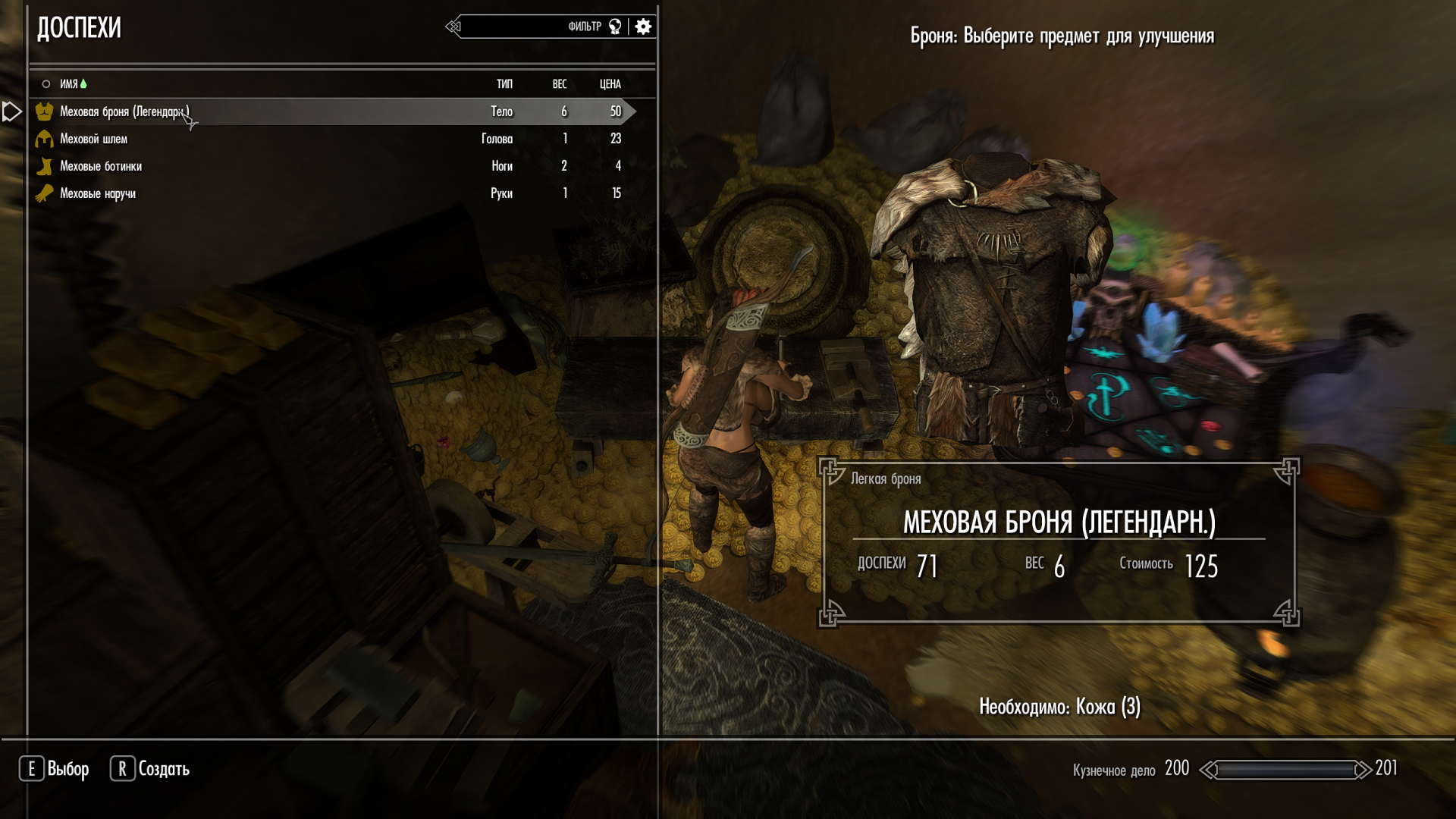Screen dimensions: 1456x819
Task: Sort items by ЦЕНА column
Action: 610,84
